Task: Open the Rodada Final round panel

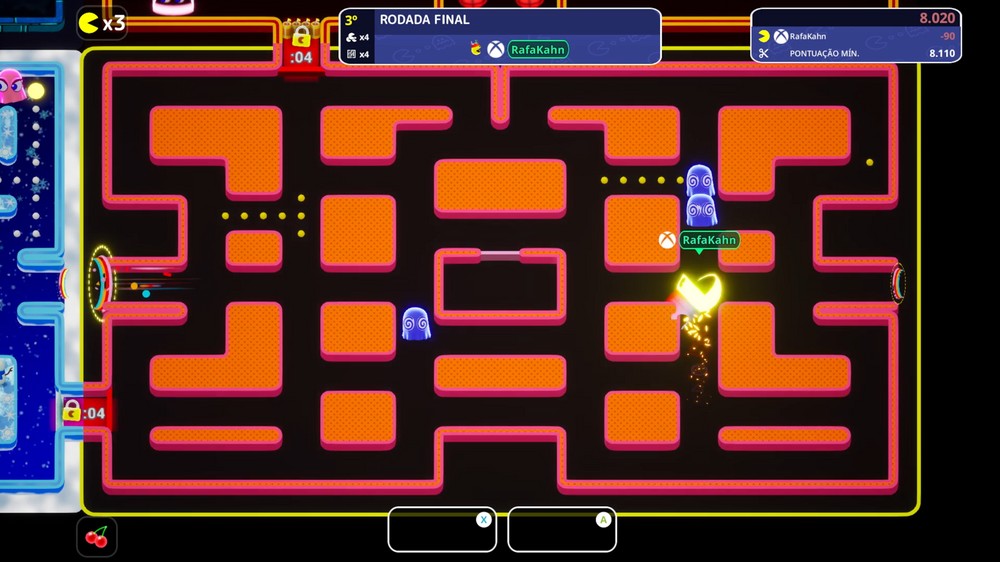Action: coord(500,36)
